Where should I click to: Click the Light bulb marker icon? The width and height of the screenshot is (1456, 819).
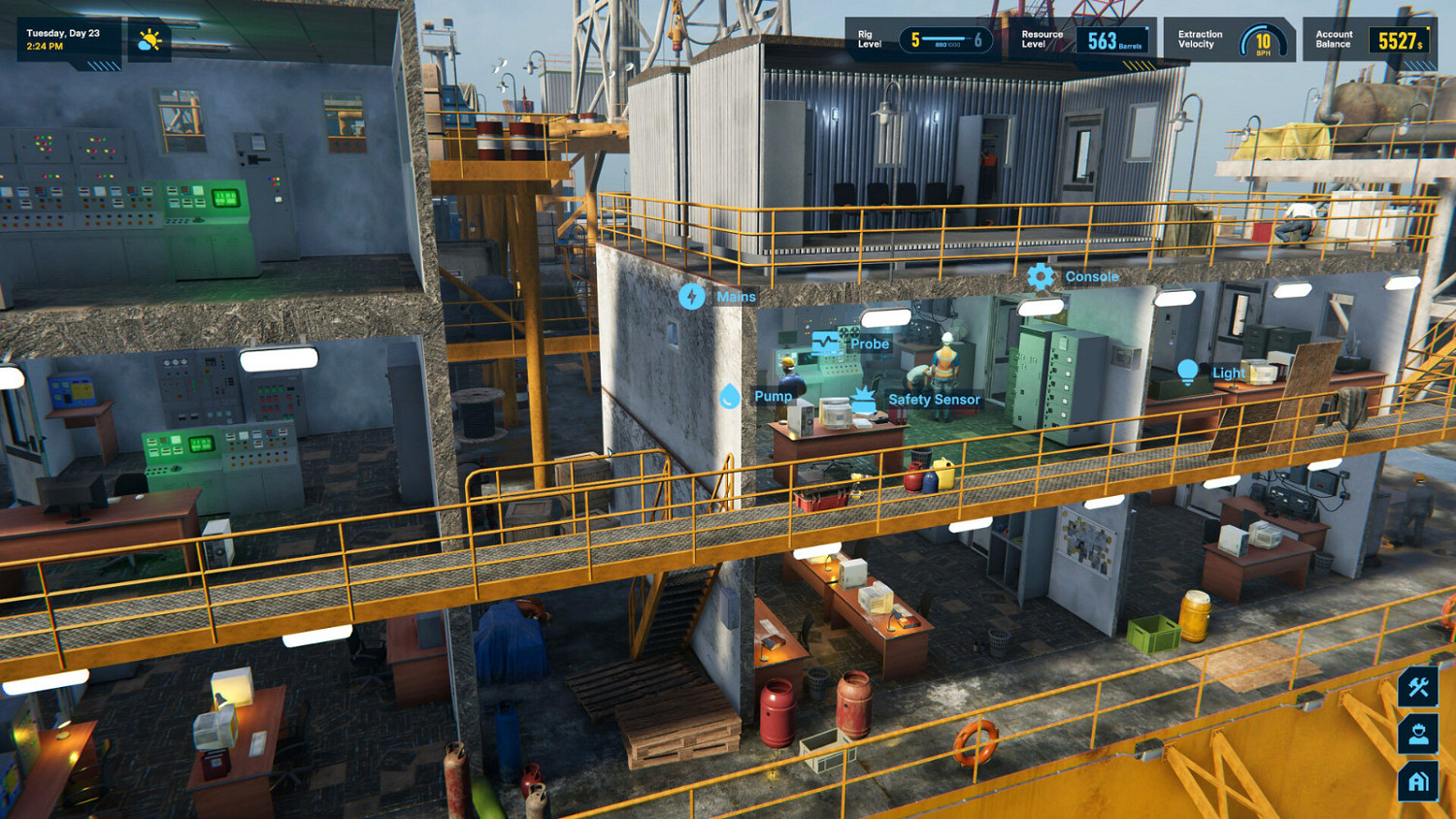point(1188,372)
